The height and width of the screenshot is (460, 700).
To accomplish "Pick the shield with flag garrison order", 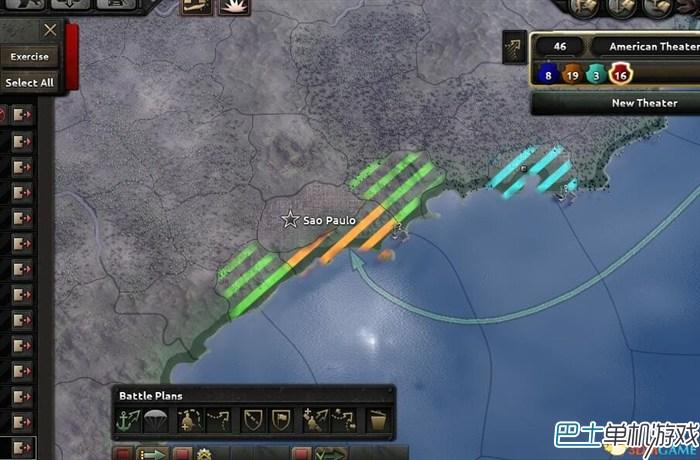I will coord(280,417).
